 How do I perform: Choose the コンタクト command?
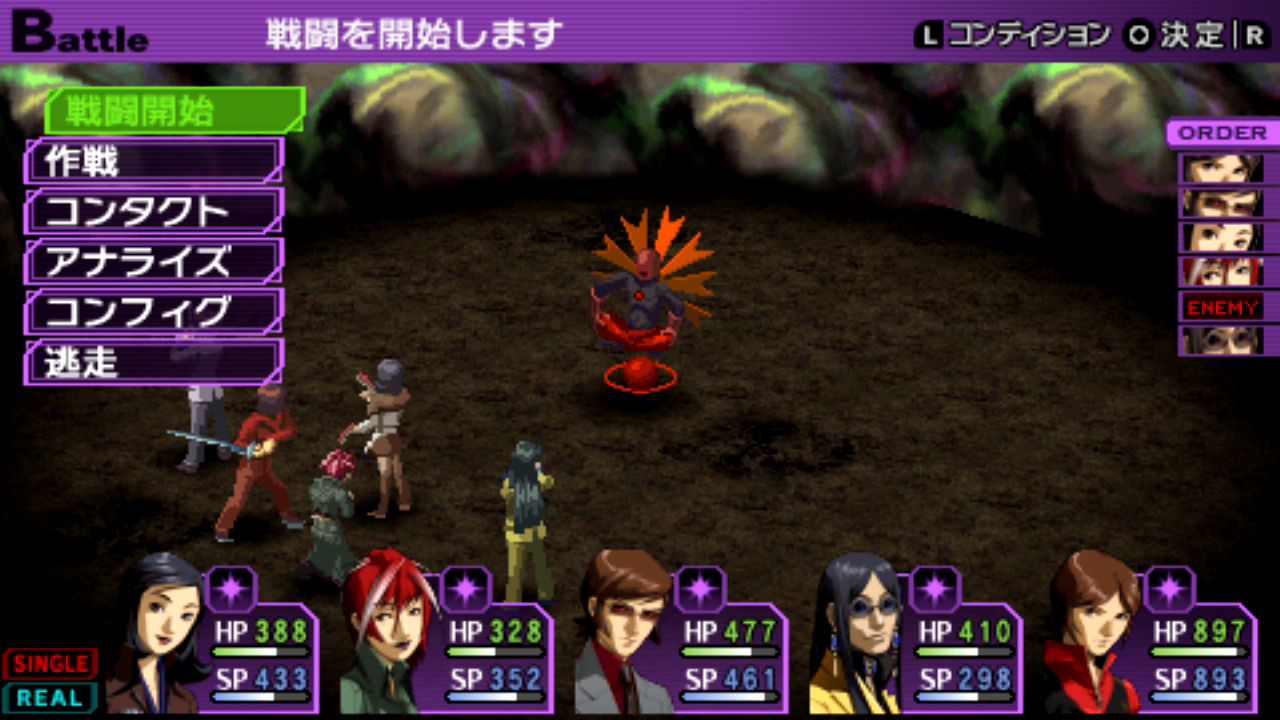tap(153, 211)
